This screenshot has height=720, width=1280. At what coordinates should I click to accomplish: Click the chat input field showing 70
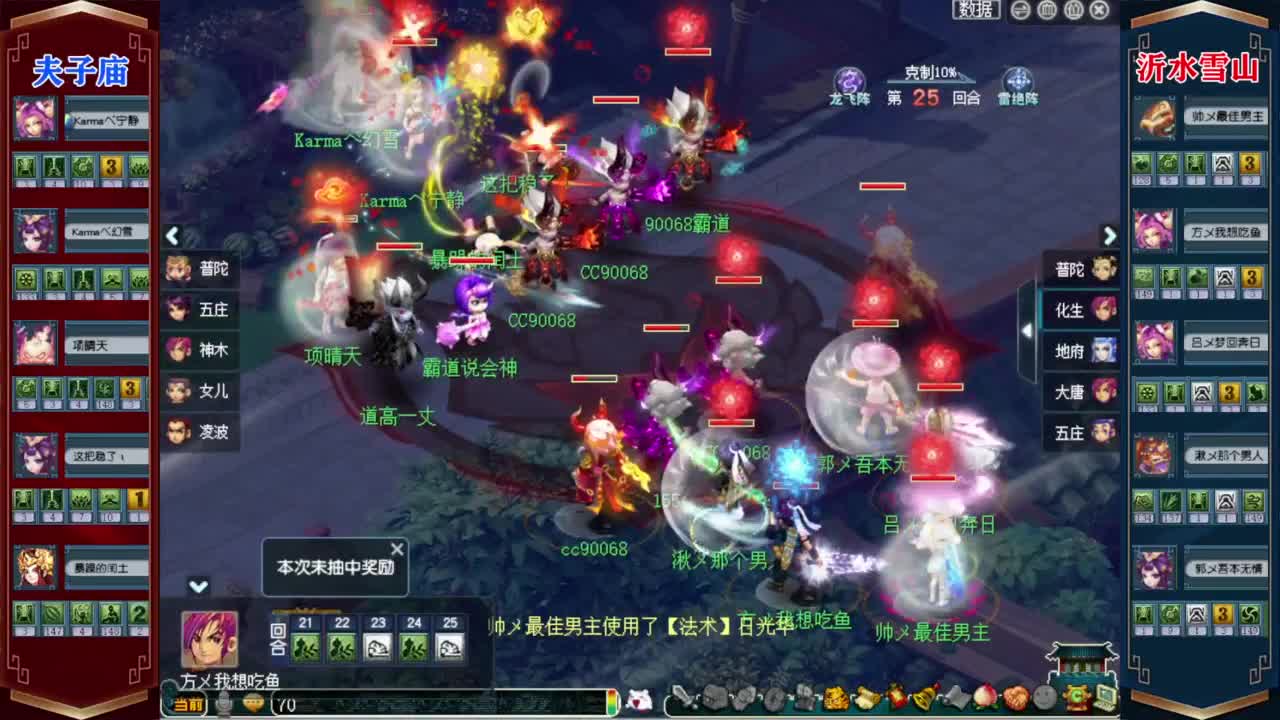(420, 703)
